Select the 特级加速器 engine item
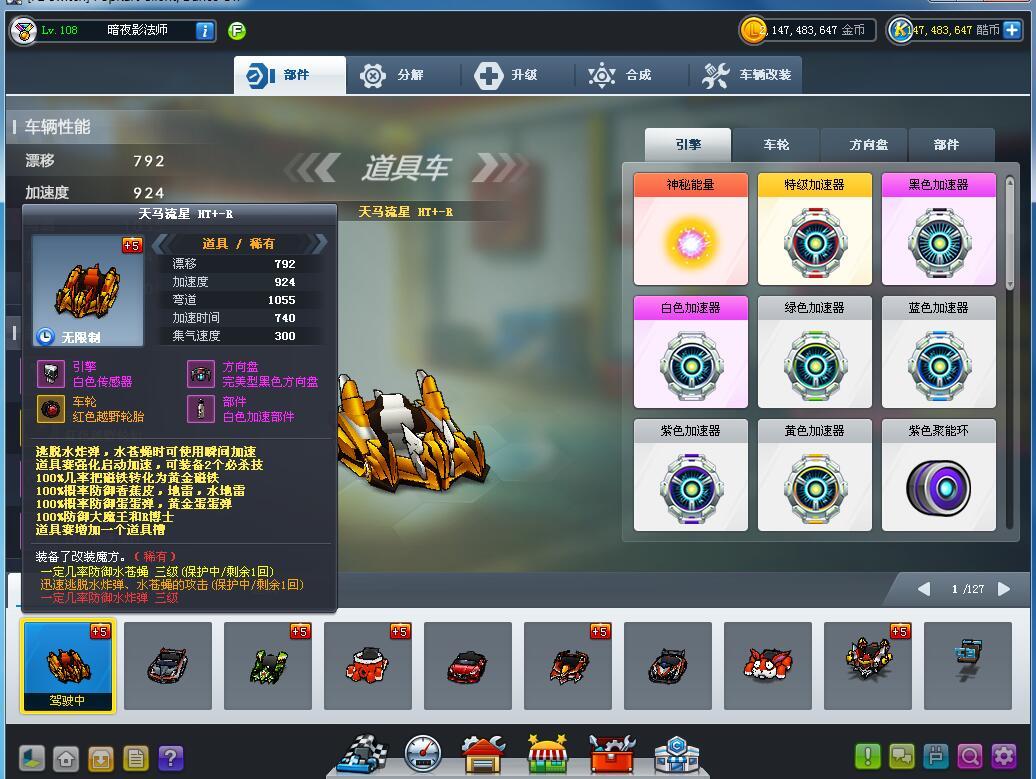Image resolution: width=1036 pixels, height=779 pixels. click(814, 229)
